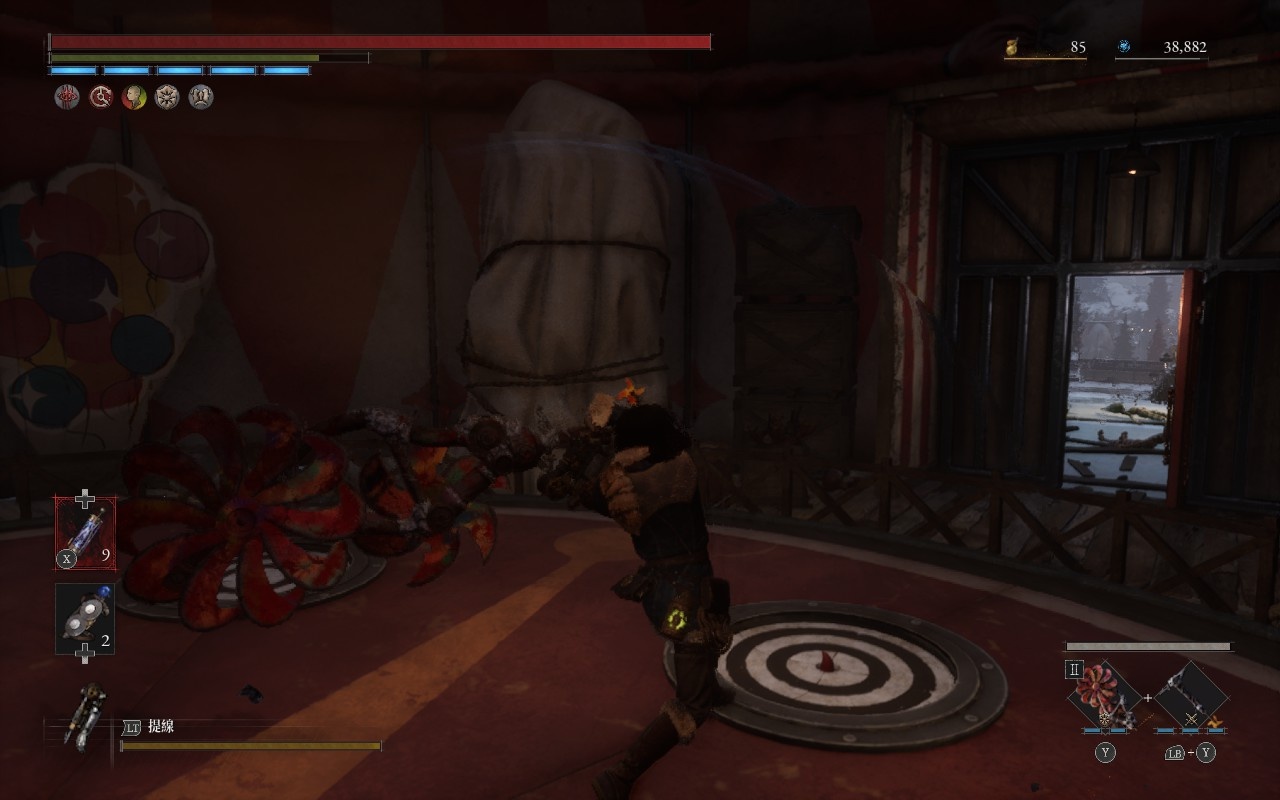Select the handle fable art weapon slot
The width and height of the screenshot is (1280, 800).
click(x=1191, y=697)
